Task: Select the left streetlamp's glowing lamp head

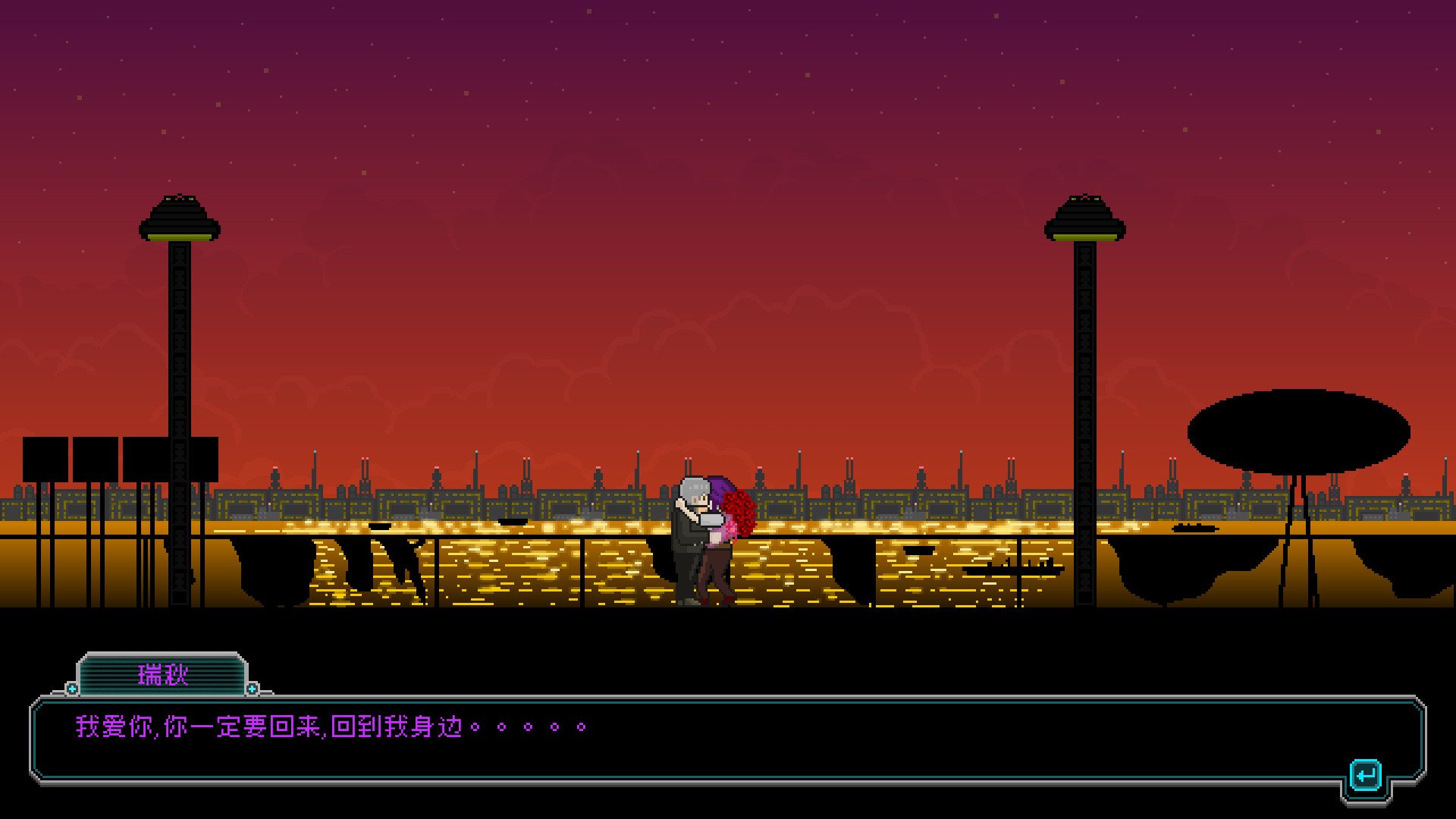Action: 180,218
